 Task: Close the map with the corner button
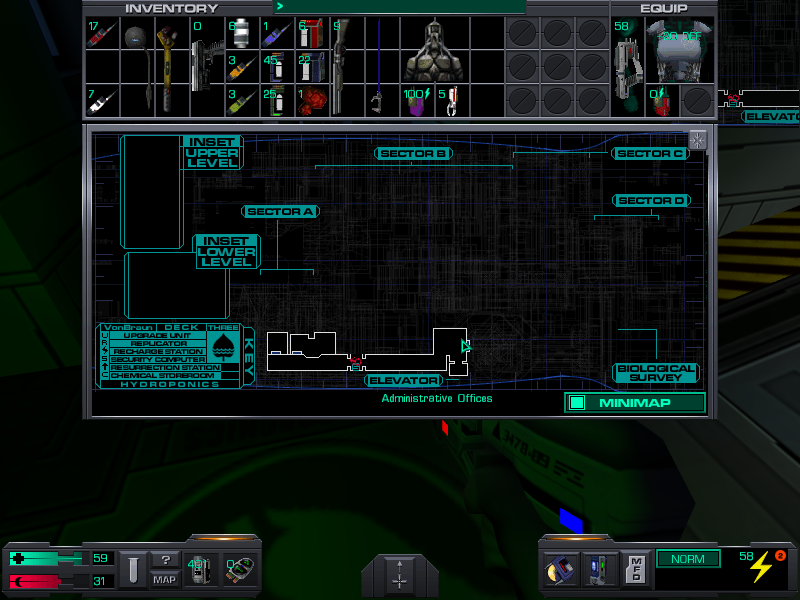697,140
